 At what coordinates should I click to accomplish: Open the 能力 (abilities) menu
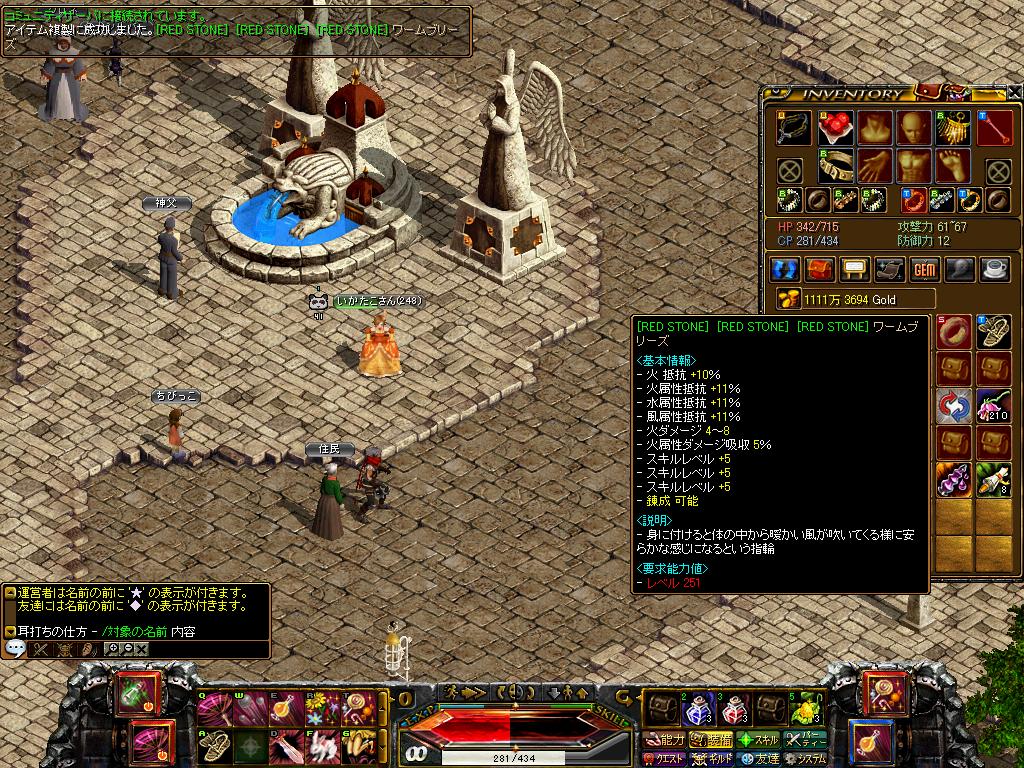pos(664,740)
